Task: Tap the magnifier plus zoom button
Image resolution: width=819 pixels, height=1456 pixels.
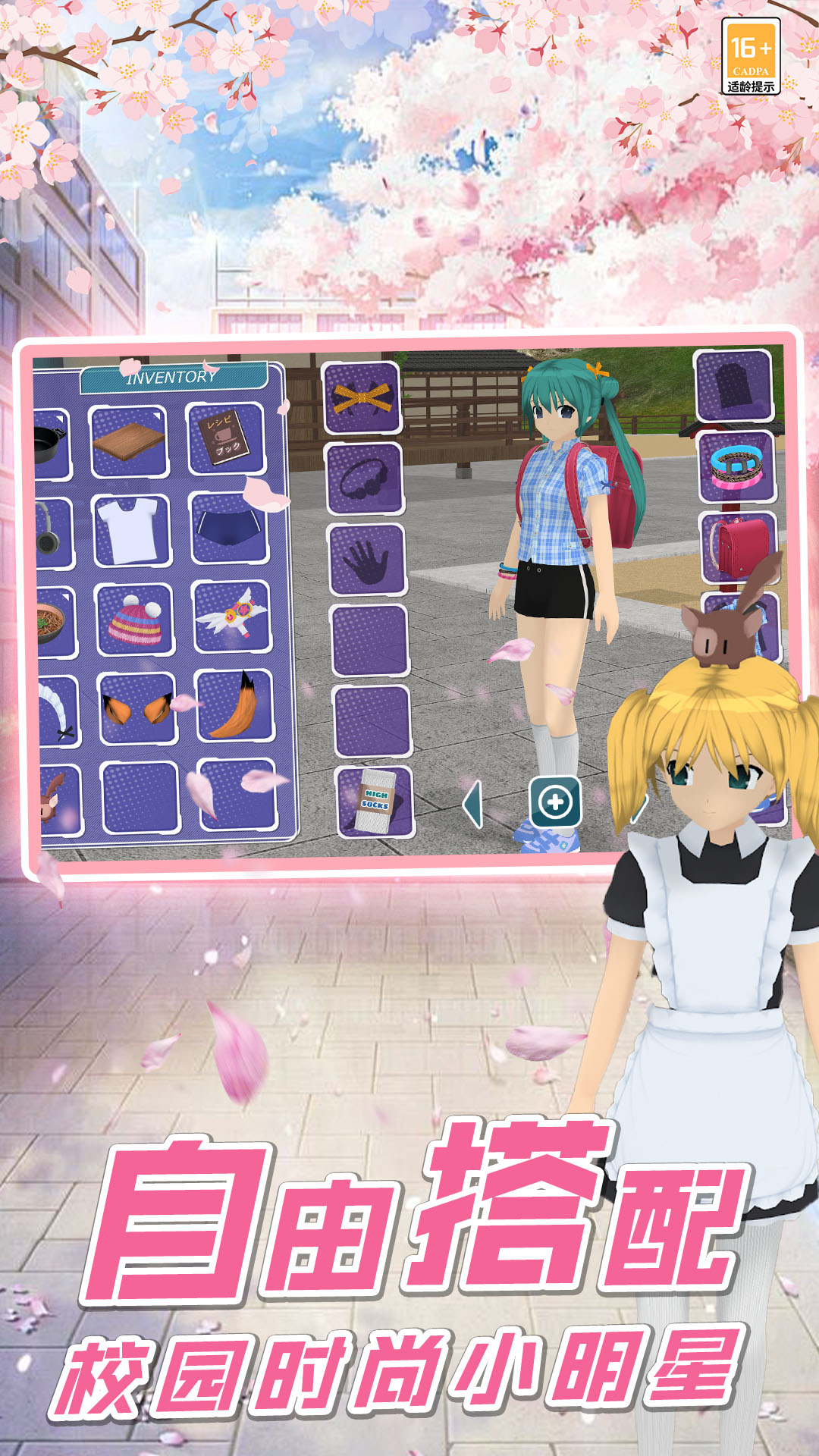Action: tap(555, 802)
